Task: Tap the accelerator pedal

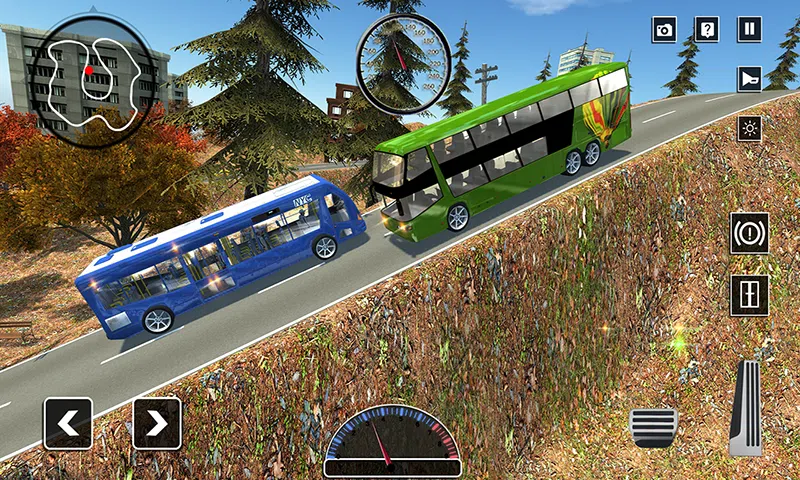Action: [746, 408]
